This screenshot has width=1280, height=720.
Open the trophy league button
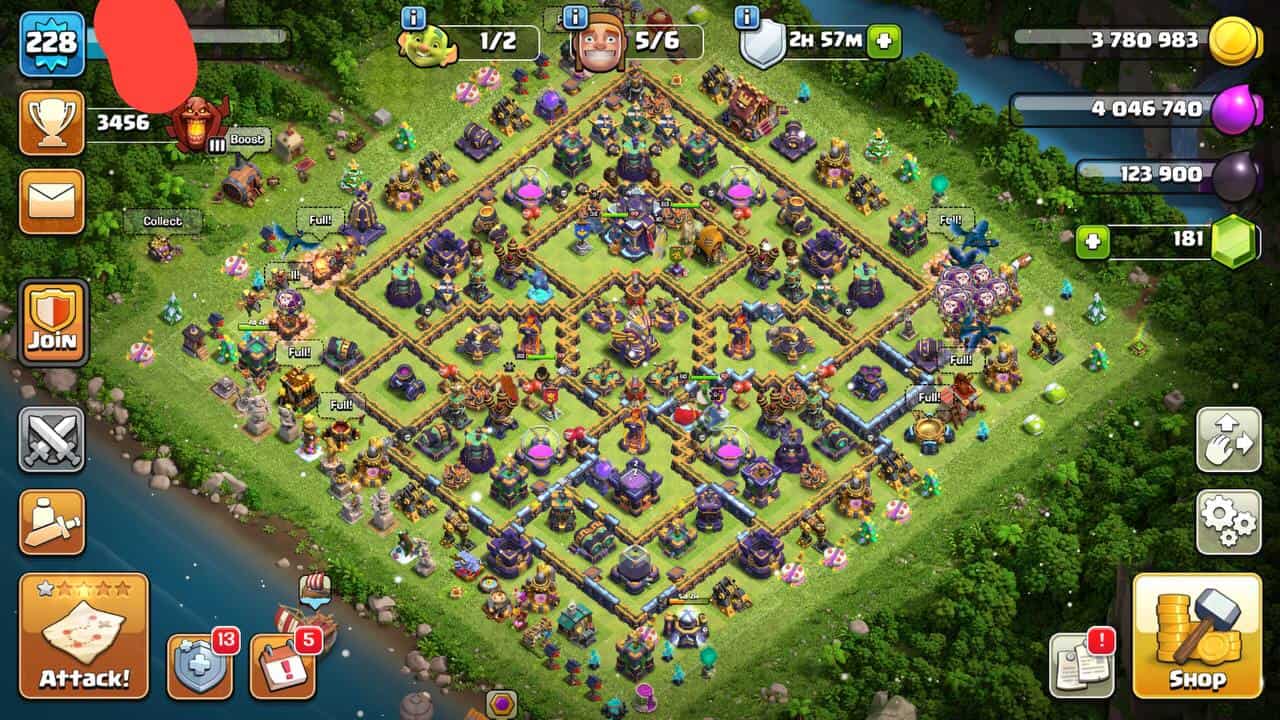(x=52, y=123)
